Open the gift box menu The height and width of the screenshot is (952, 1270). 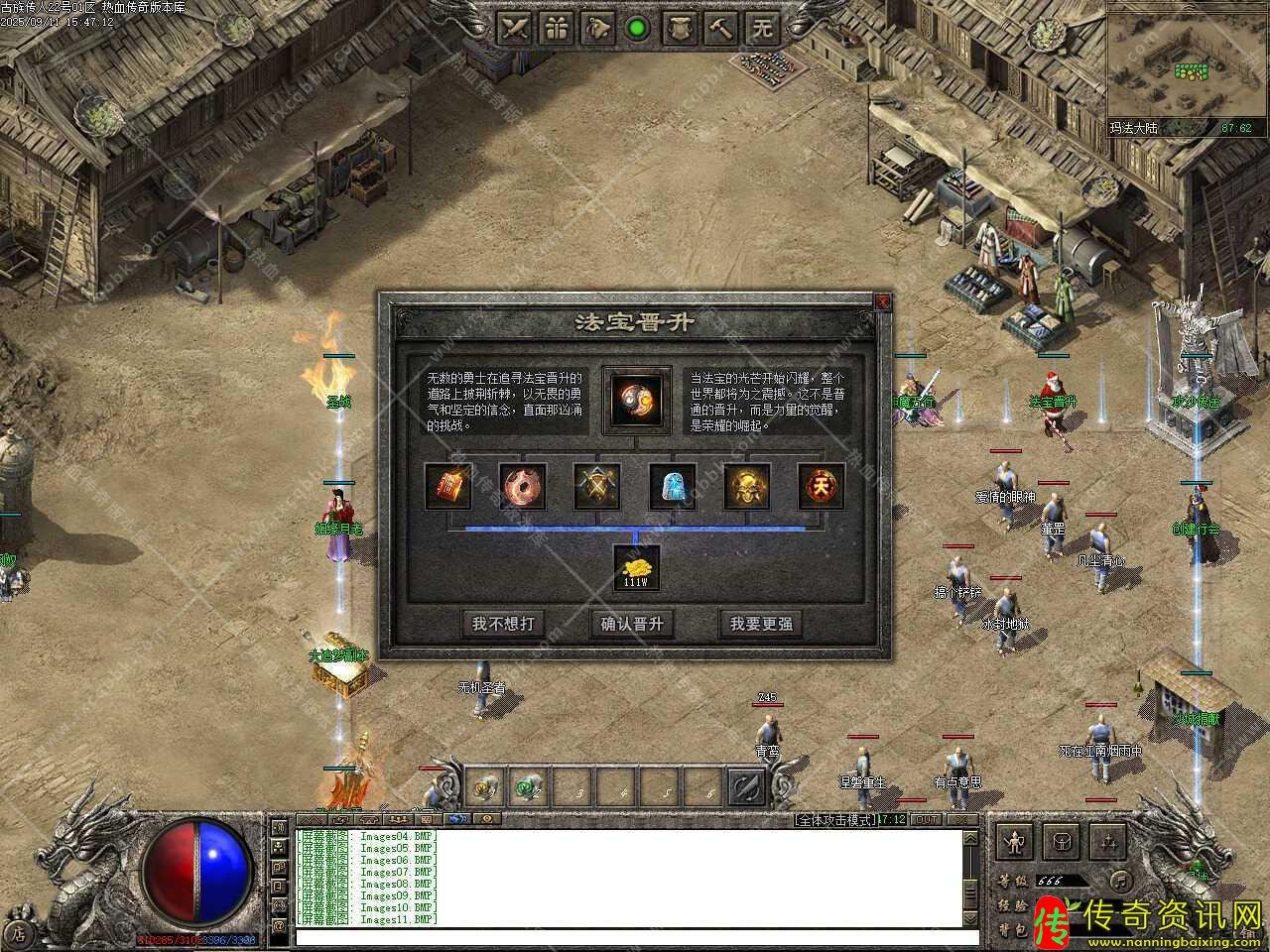tap(558, 28)
